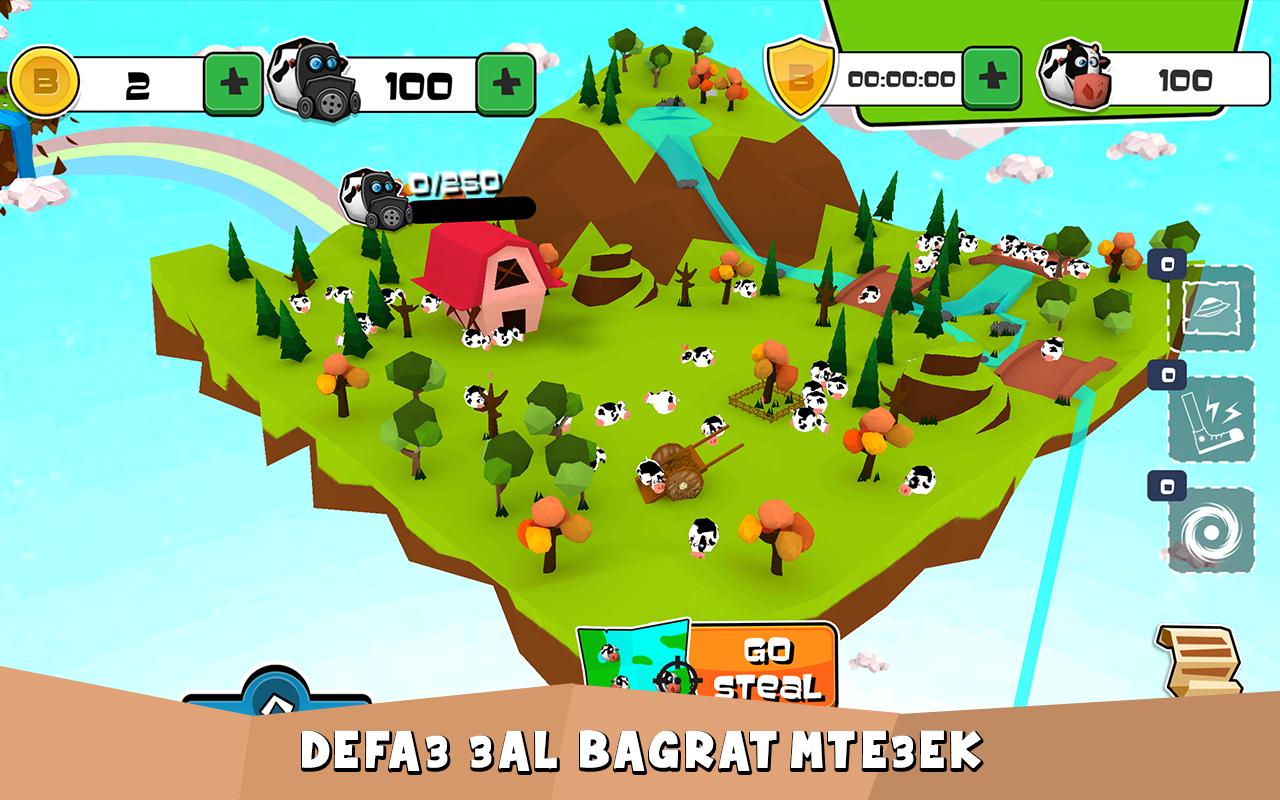Tap the Go Steal button
The height and width of the screenshot is (800, 1280).
pos(763,667)
